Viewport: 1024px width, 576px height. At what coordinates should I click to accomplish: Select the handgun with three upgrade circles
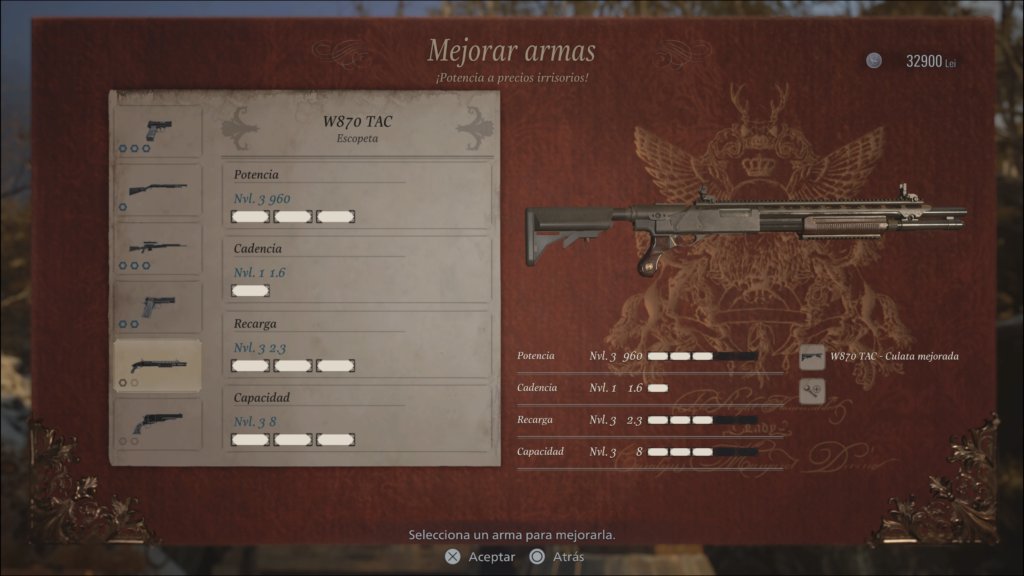tap(157, 131)
